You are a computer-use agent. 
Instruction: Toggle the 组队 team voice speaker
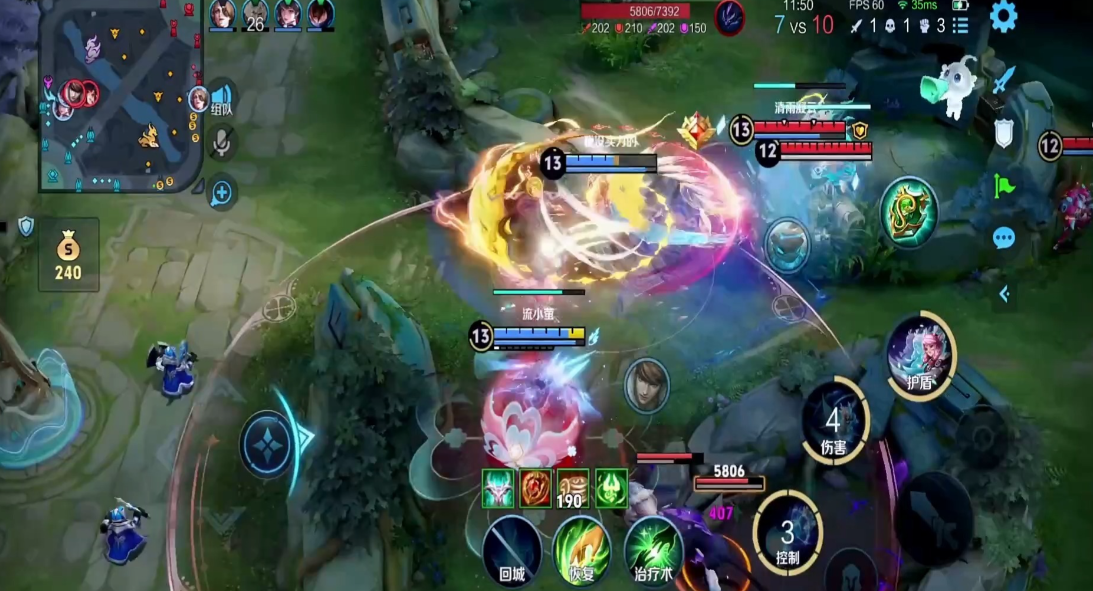coord(222,98)
